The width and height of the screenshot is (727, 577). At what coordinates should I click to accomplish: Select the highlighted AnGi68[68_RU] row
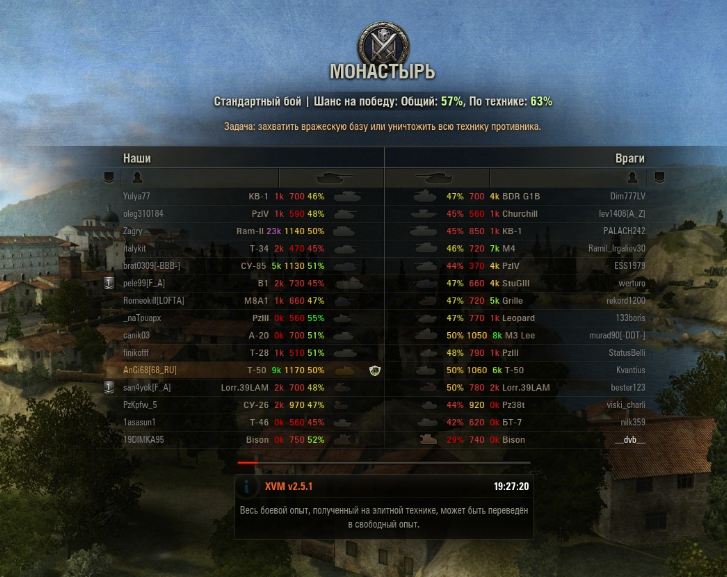240,370
